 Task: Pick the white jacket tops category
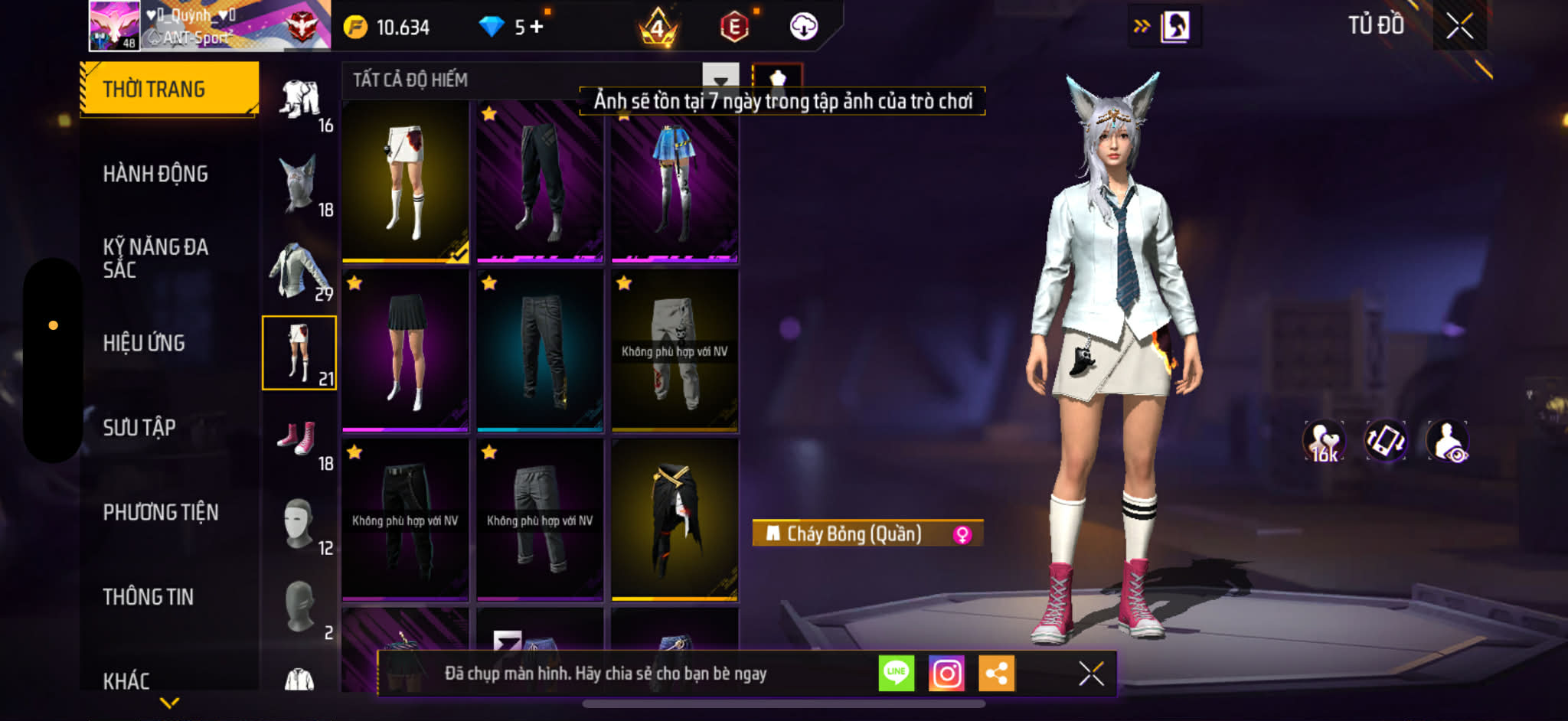coord(299,269)
